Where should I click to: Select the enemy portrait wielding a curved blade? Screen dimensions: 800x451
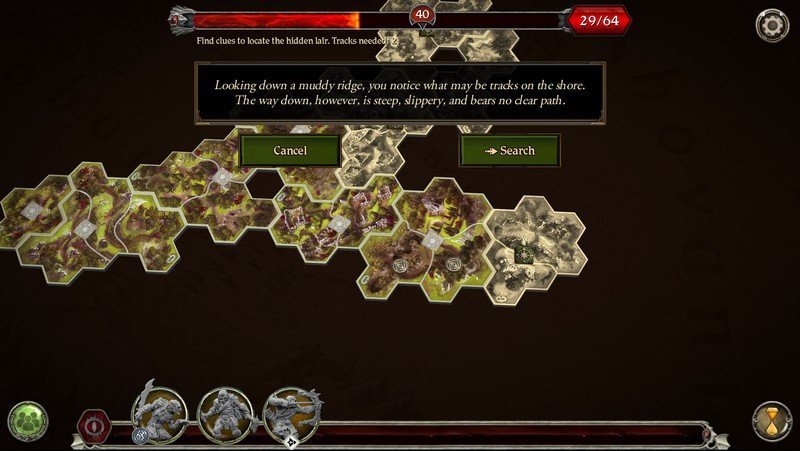pyautogui.click(x=160, y=410)
